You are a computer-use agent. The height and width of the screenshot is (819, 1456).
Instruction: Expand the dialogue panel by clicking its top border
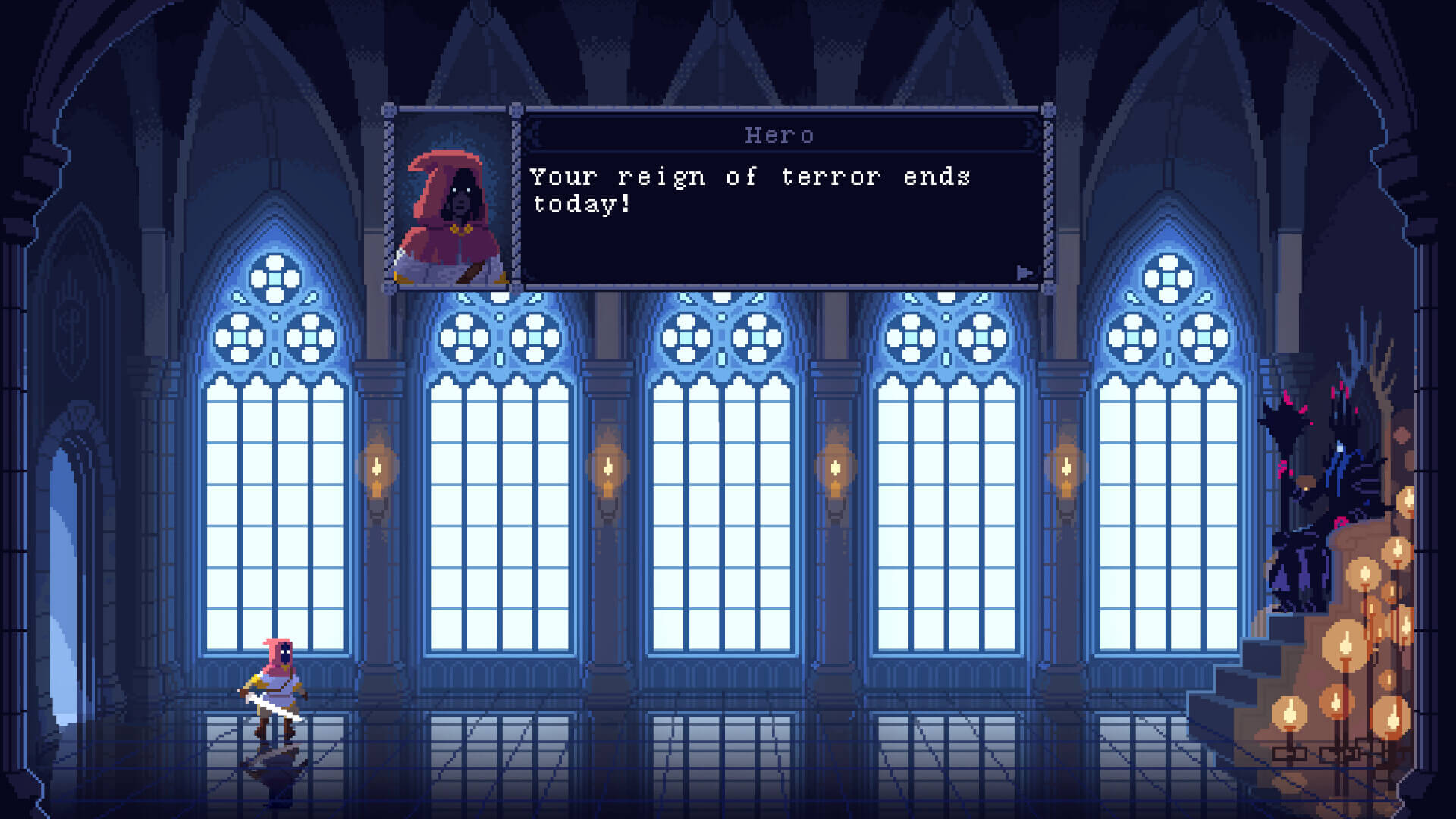(781, 108)
